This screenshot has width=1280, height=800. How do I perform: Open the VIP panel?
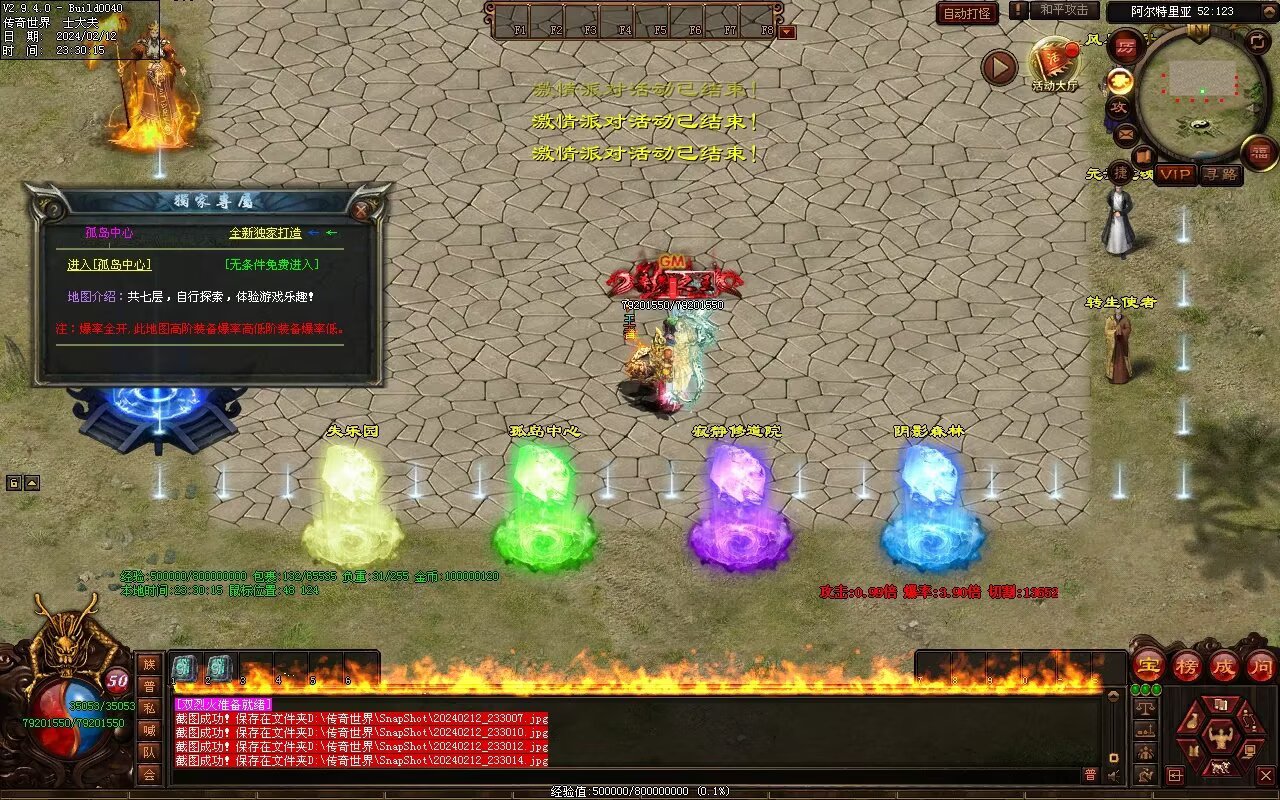click(1176, 174)
